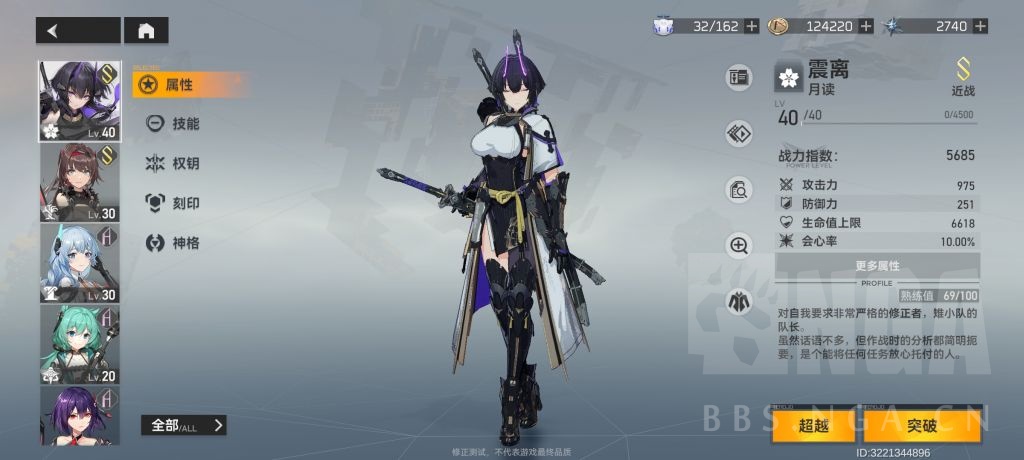Open the 权钥 tab

click(x=185, y=164)
